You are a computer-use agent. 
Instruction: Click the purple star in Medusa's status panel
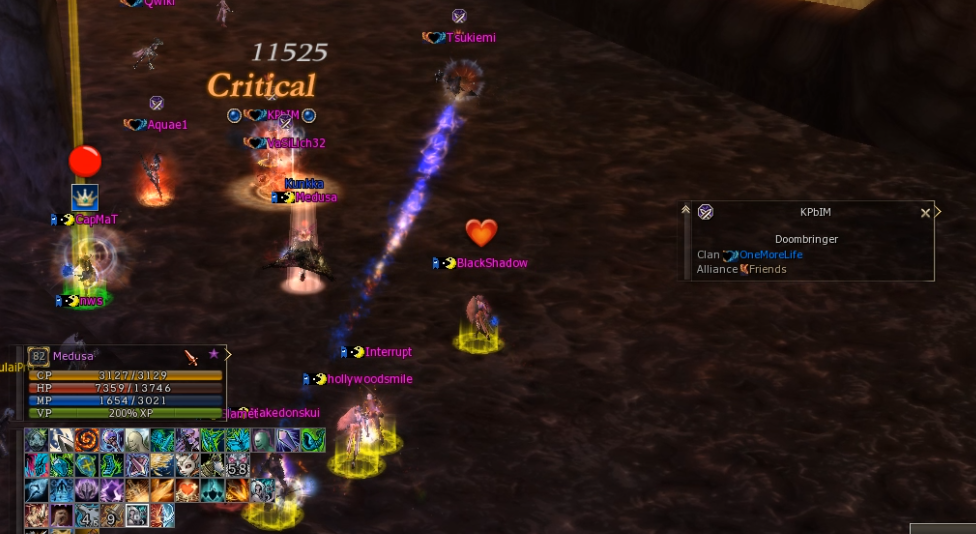(213, 355)
